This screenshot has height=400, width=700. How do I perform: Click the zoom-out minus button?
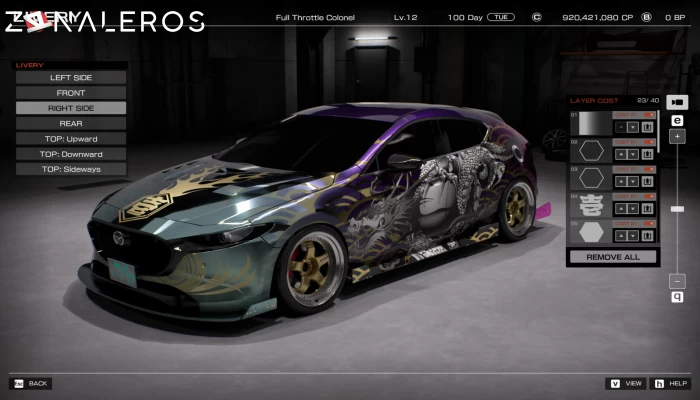tap(677, 281)
